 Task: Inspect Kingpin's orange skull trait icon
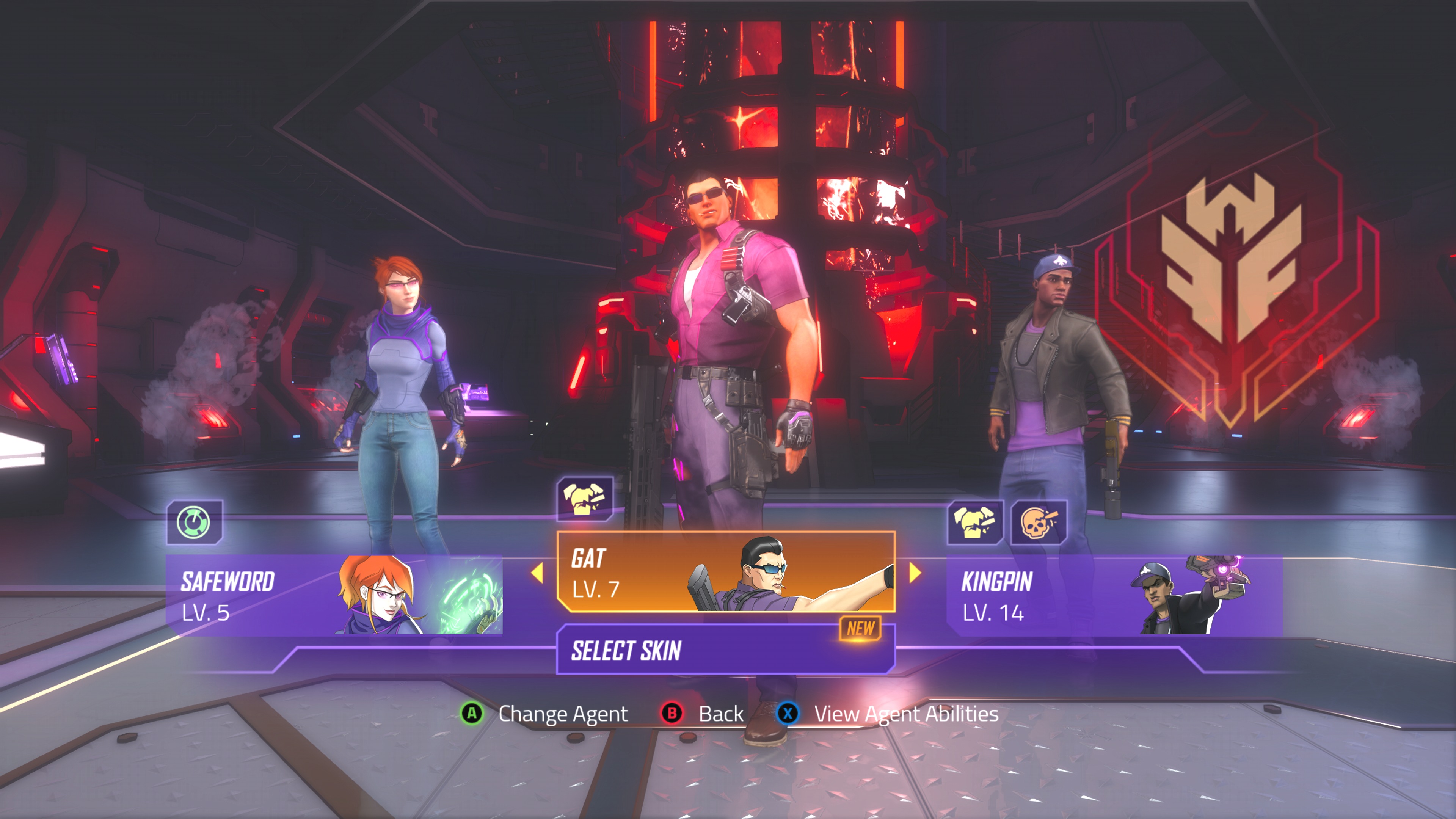(x=1038, y=522)
